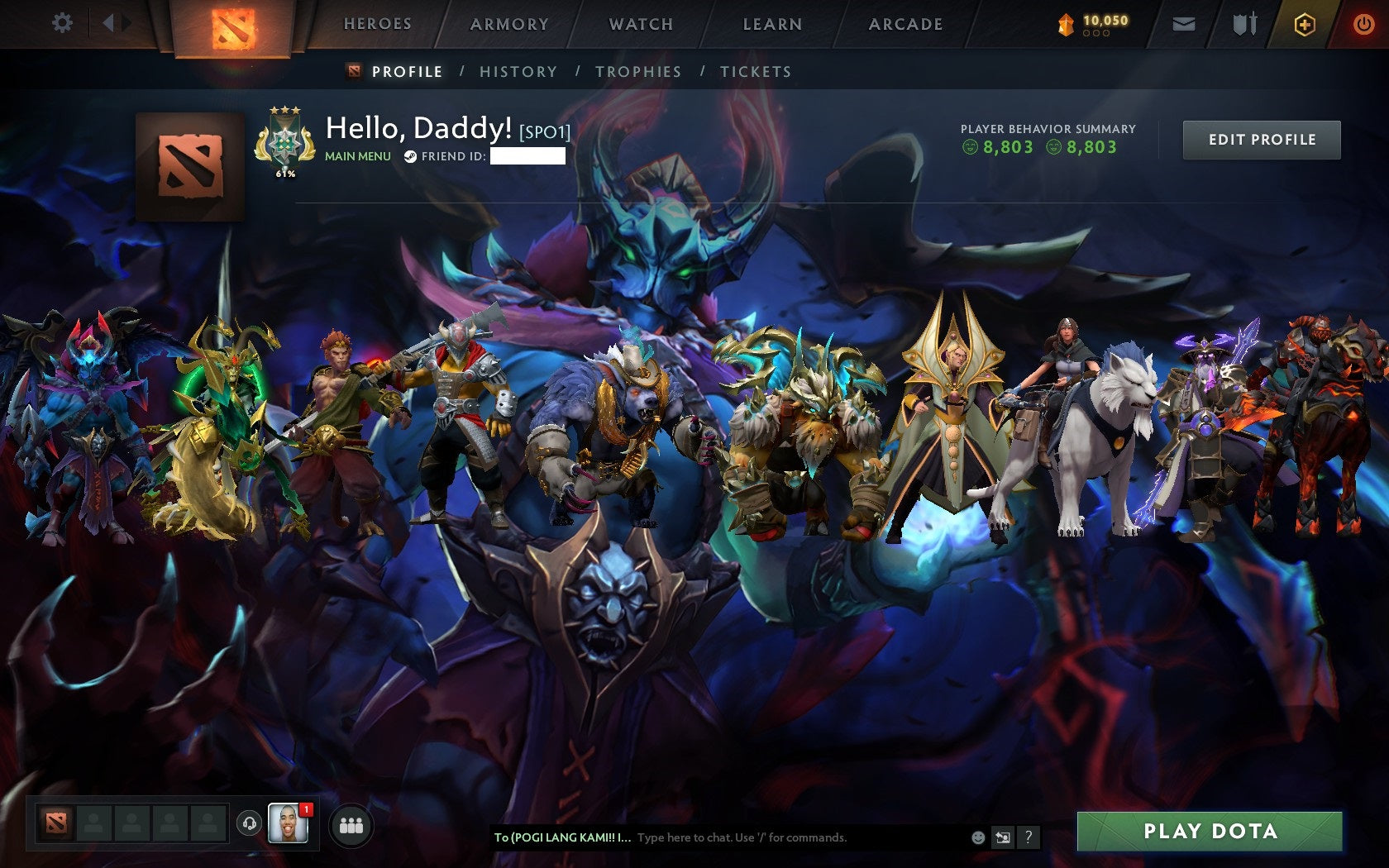Open the help question mark near chat

(x=1028, y=837)
